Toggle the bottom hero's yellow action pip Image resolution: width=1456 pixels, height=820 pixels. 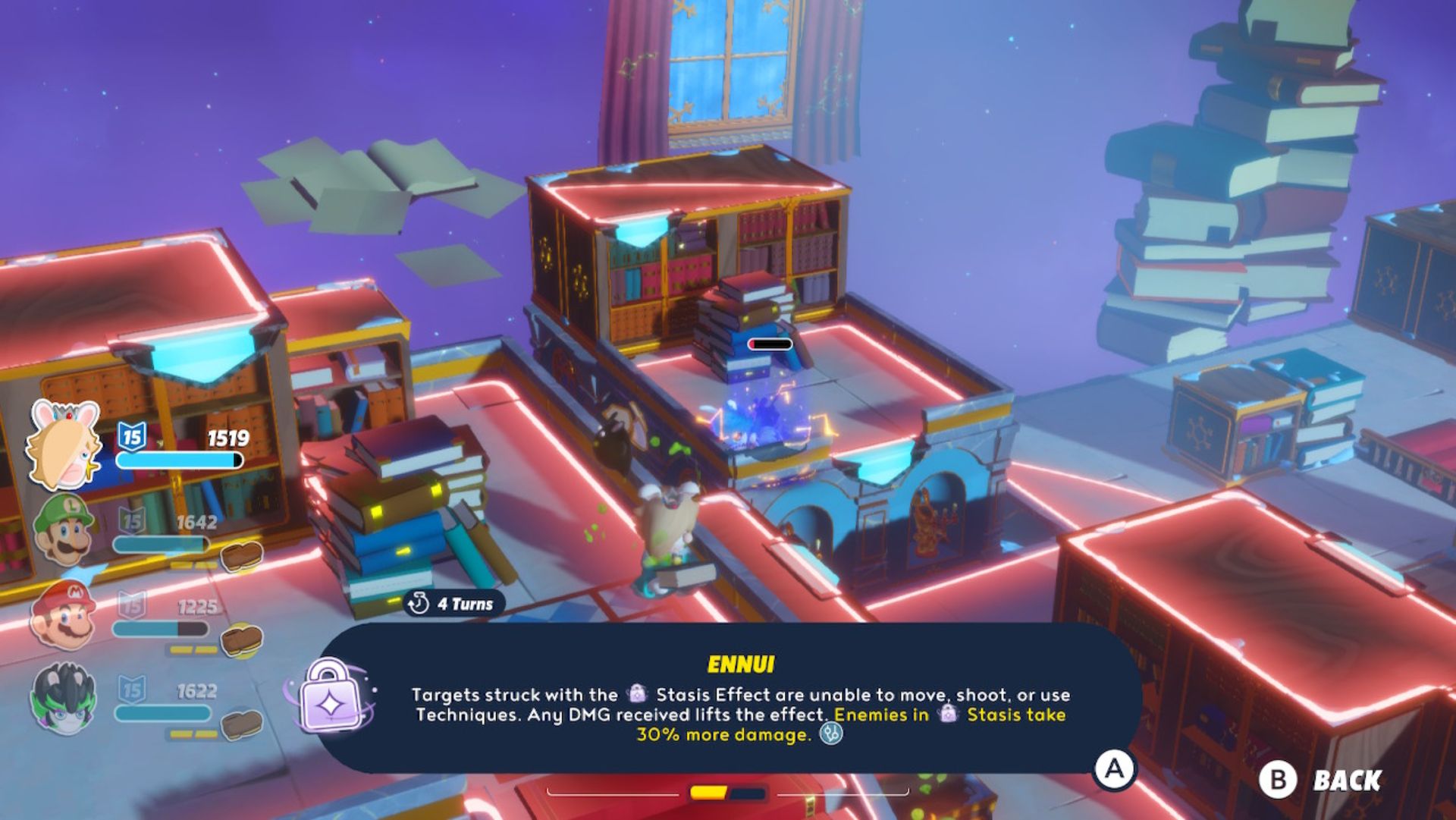pyautogui.click(x=182, y=732)
